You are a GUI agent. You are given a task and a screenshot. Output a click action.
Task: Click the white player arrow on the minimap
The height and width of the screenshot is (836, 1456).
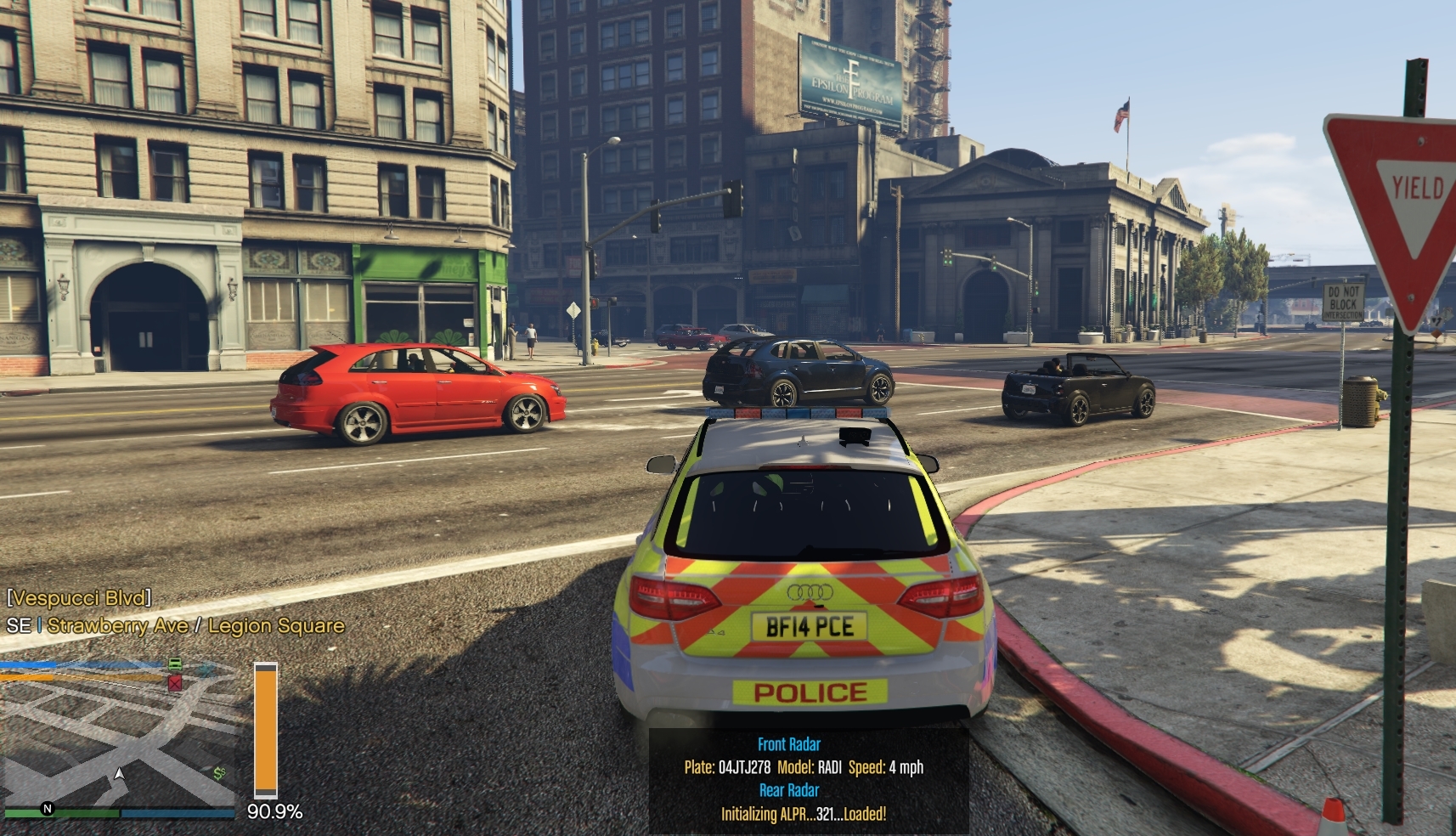pyautogui.click(x=119, y=774)
